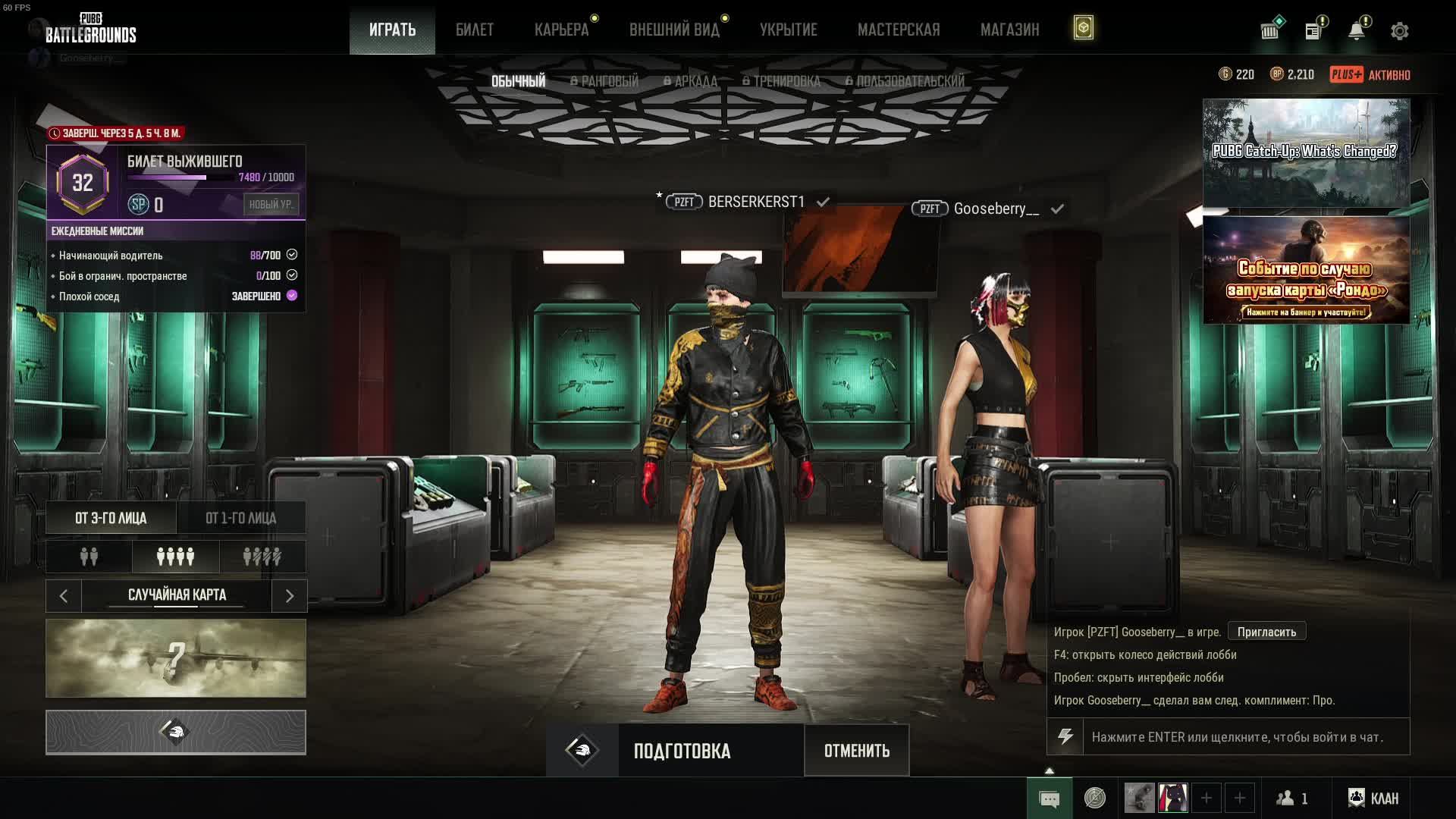Choose the next map with right arrow
This screenshot has width=1456, height=819.
click(289, 596)
